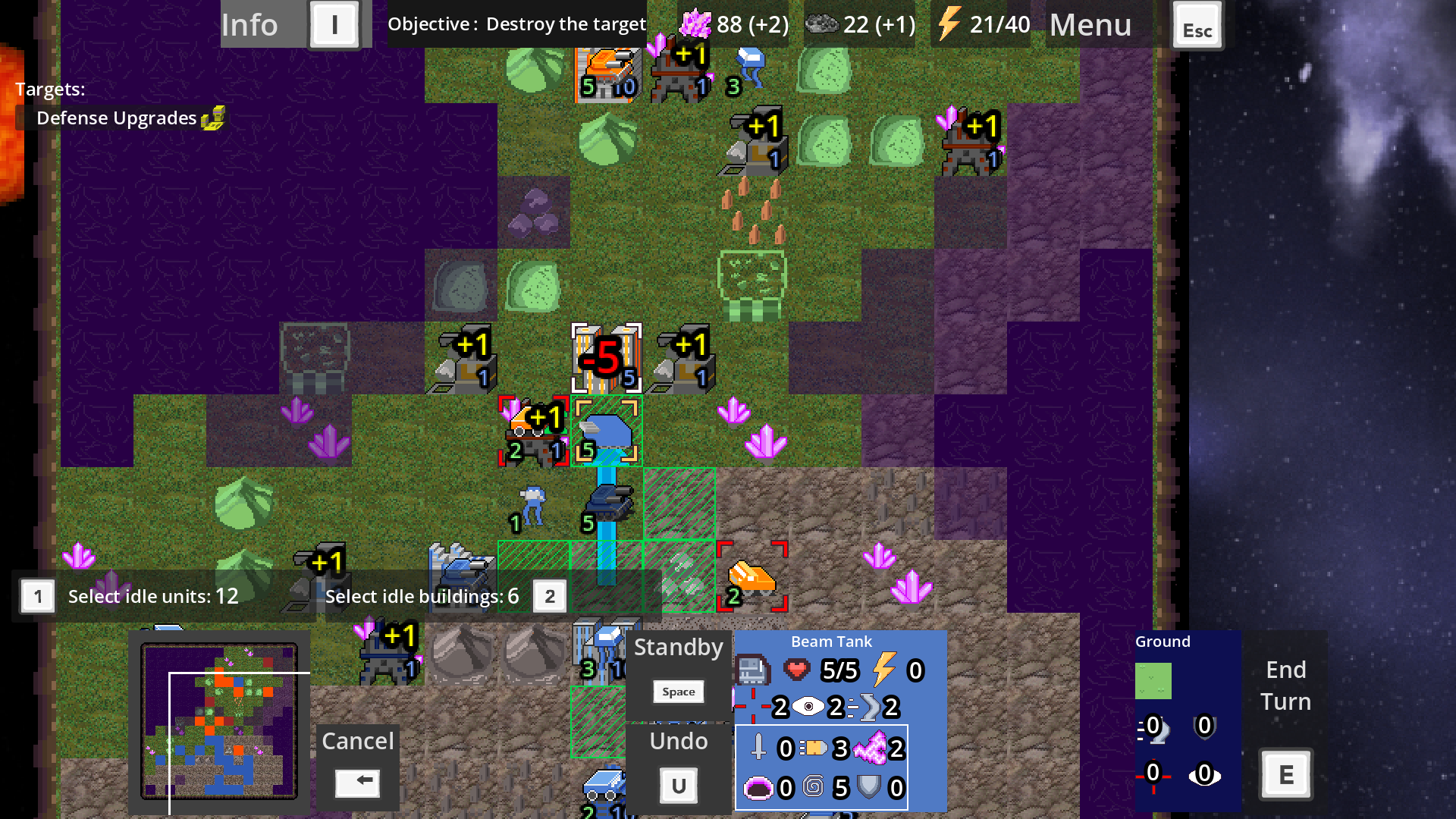The width and height of the screenshot is (1456, 819).
Task: Toggle Standby mode for the Beam Tank
Action: 678,648
